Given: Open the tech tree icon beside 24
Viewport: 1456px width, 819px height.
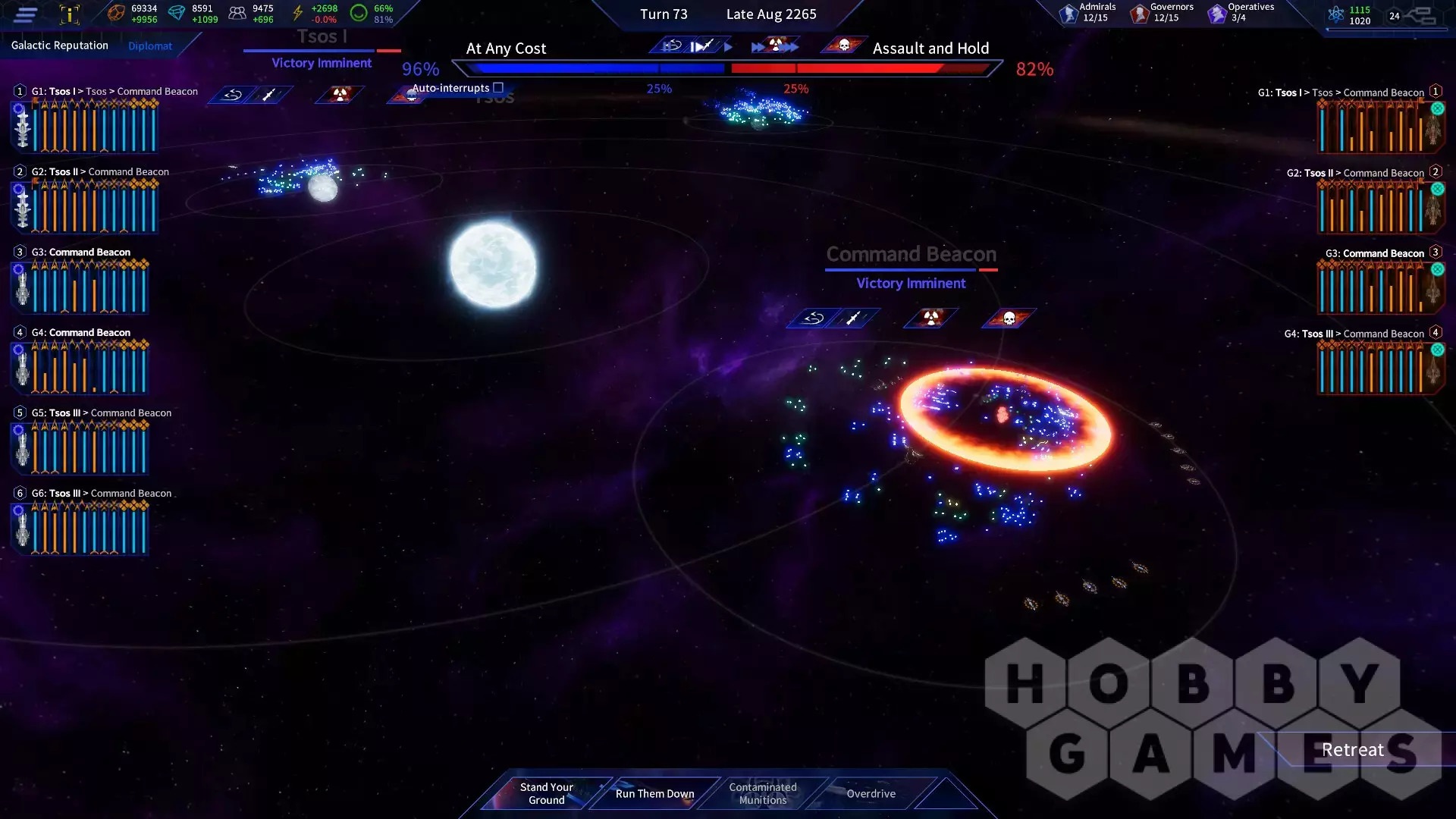Looking at the screenshot, I should point(1421,15).
